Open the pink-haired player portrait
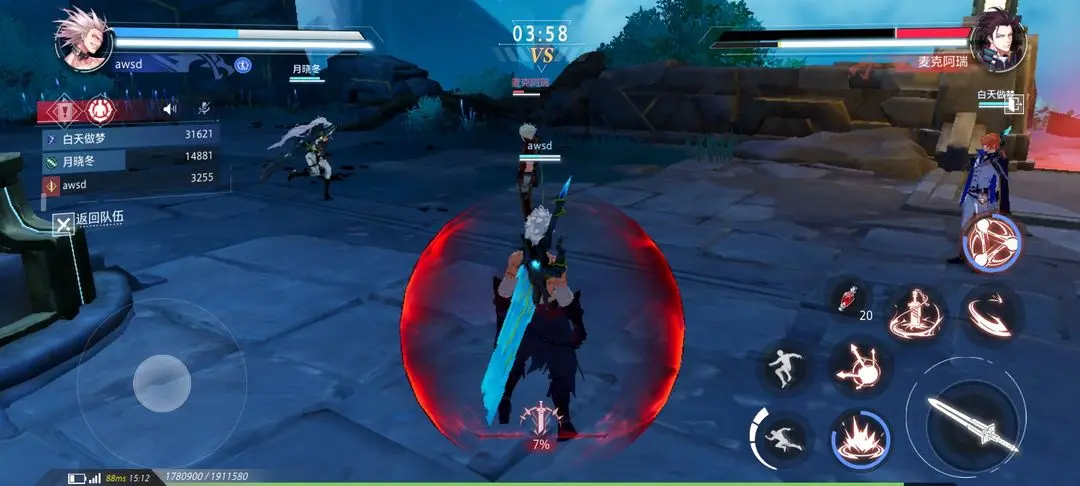Screen dimensions: 1080x486 [81, 39]
